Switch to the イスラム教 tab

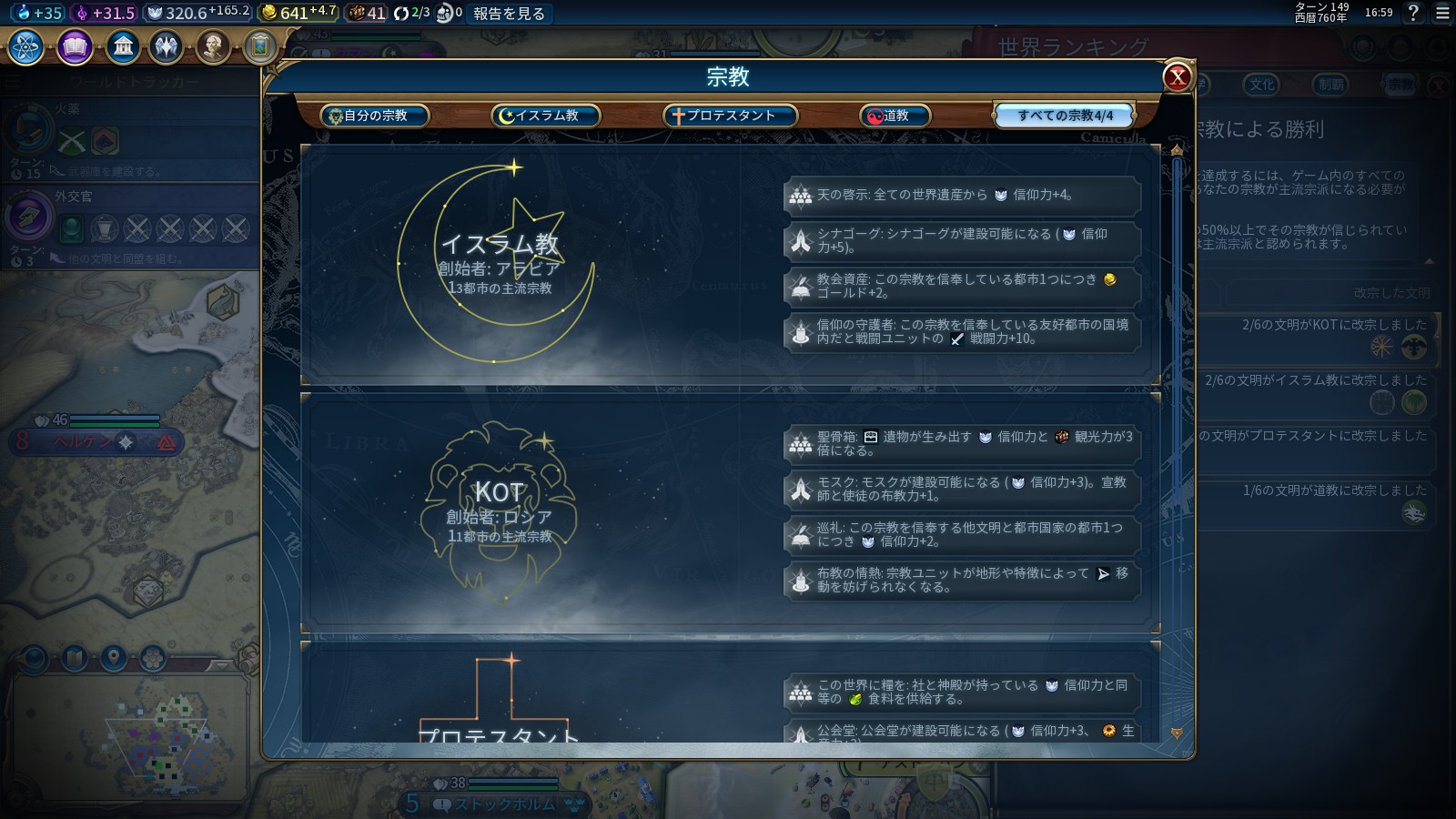pyautogui.click(x=545, y=116)
